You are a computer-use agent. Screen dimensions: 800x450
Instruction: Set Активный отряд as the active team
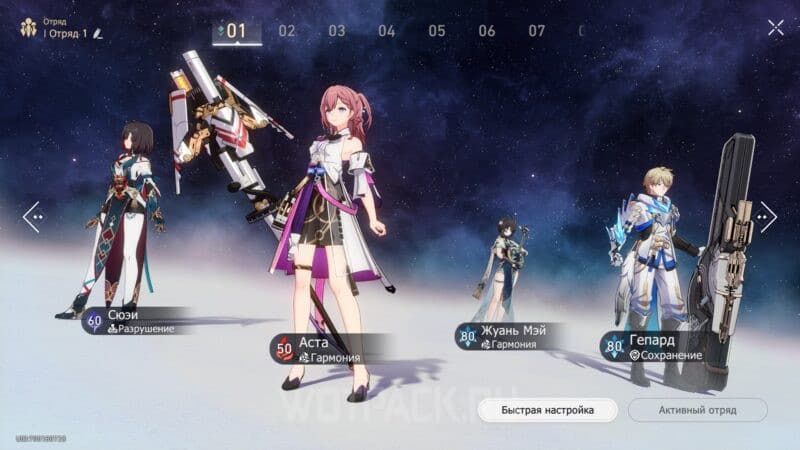(697, 410)
